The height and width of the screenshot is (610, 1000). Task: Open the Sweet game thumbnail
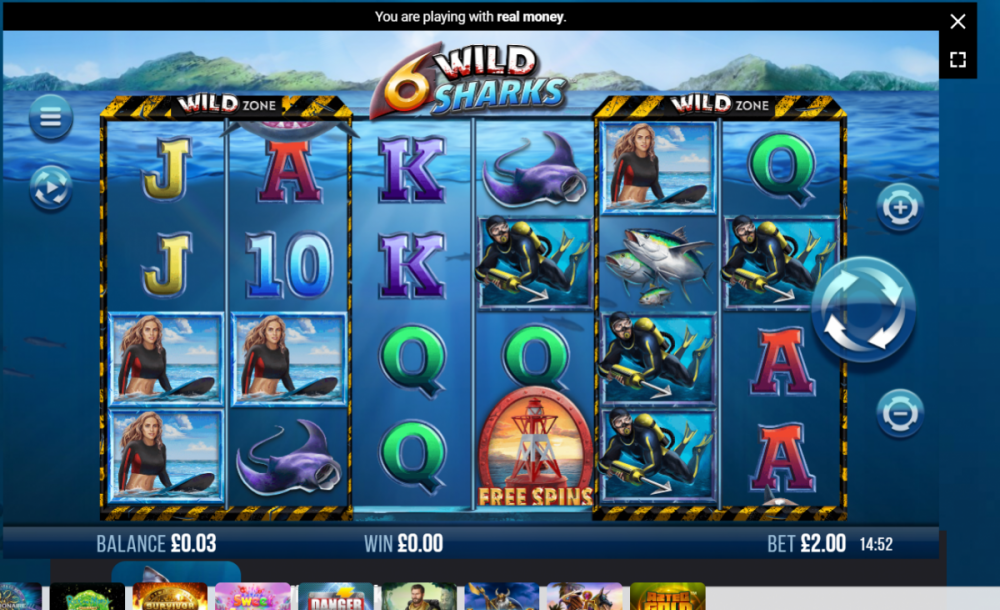click(252, 597)
